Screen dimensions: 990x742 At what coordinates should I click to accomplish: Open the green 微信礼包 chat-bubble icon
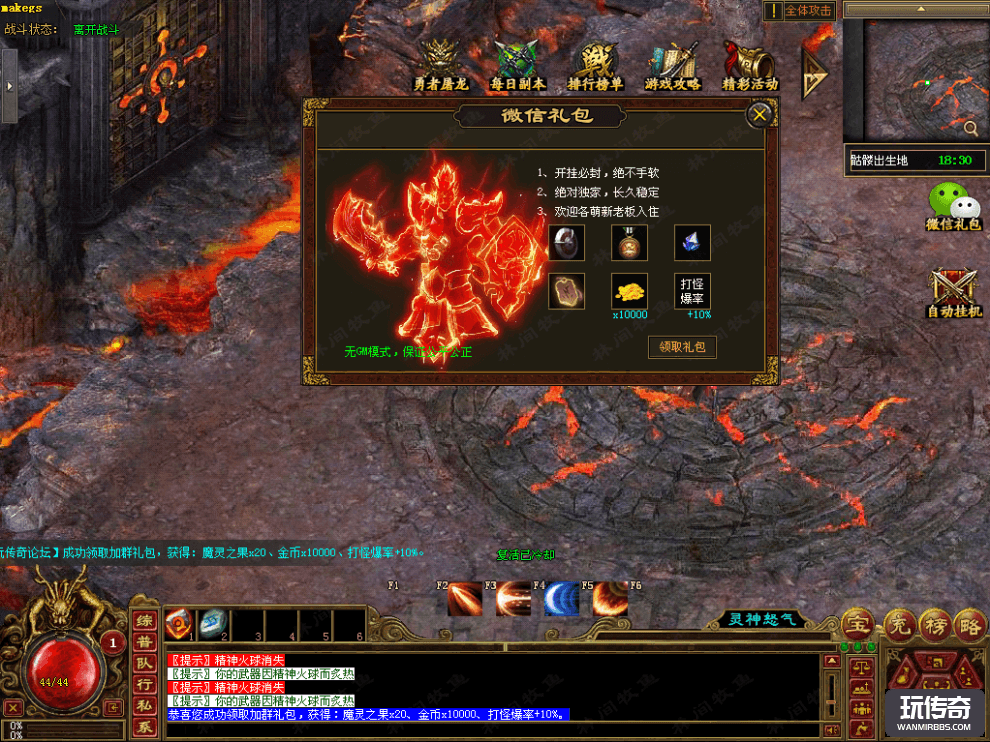pyautogui.click(x=954, y=207)
